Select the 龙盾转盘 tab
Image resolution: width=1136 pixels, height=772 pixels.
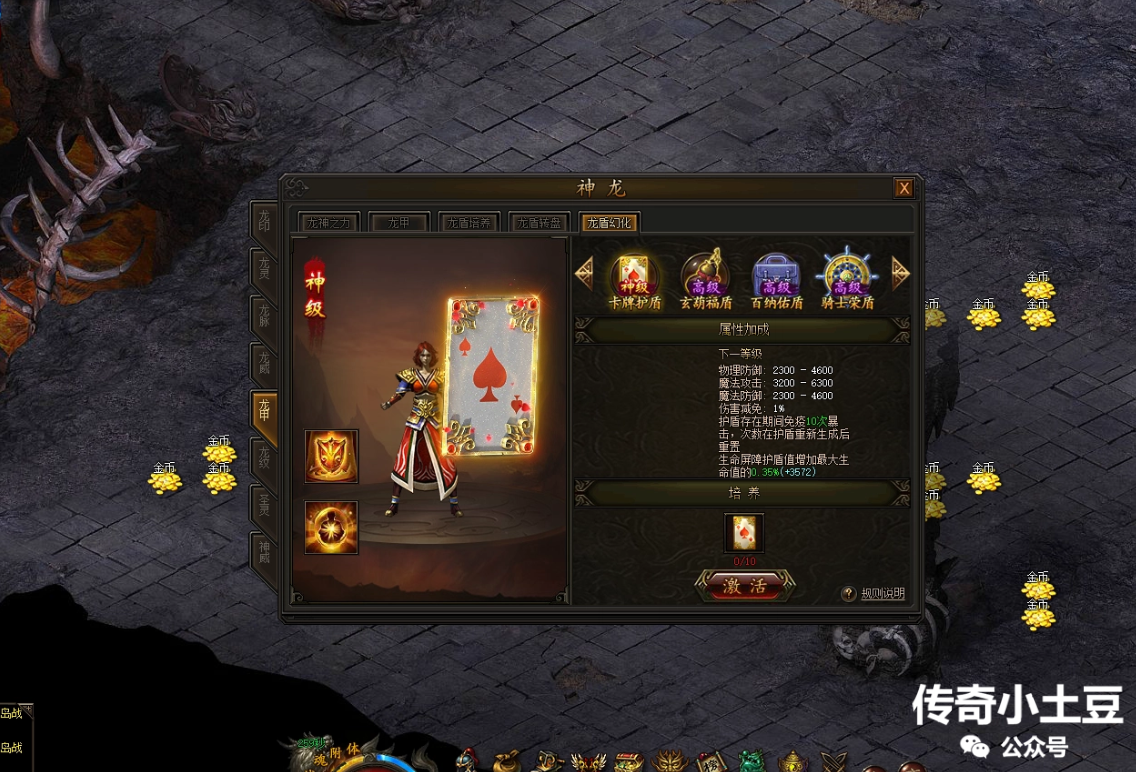pyautogui.click(x=539, y=223)
